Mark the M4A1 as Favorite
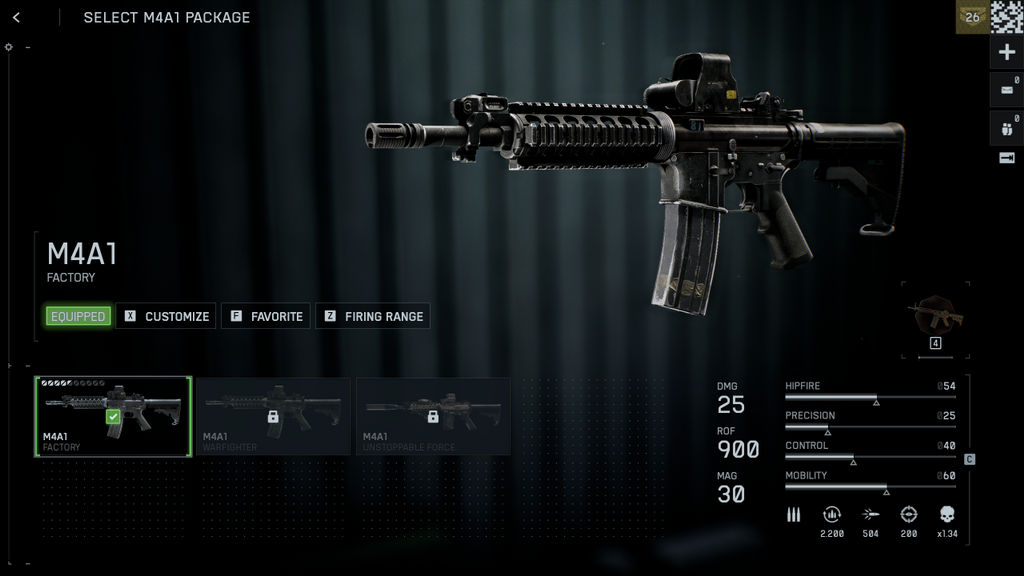 click(x=266, y=316)
